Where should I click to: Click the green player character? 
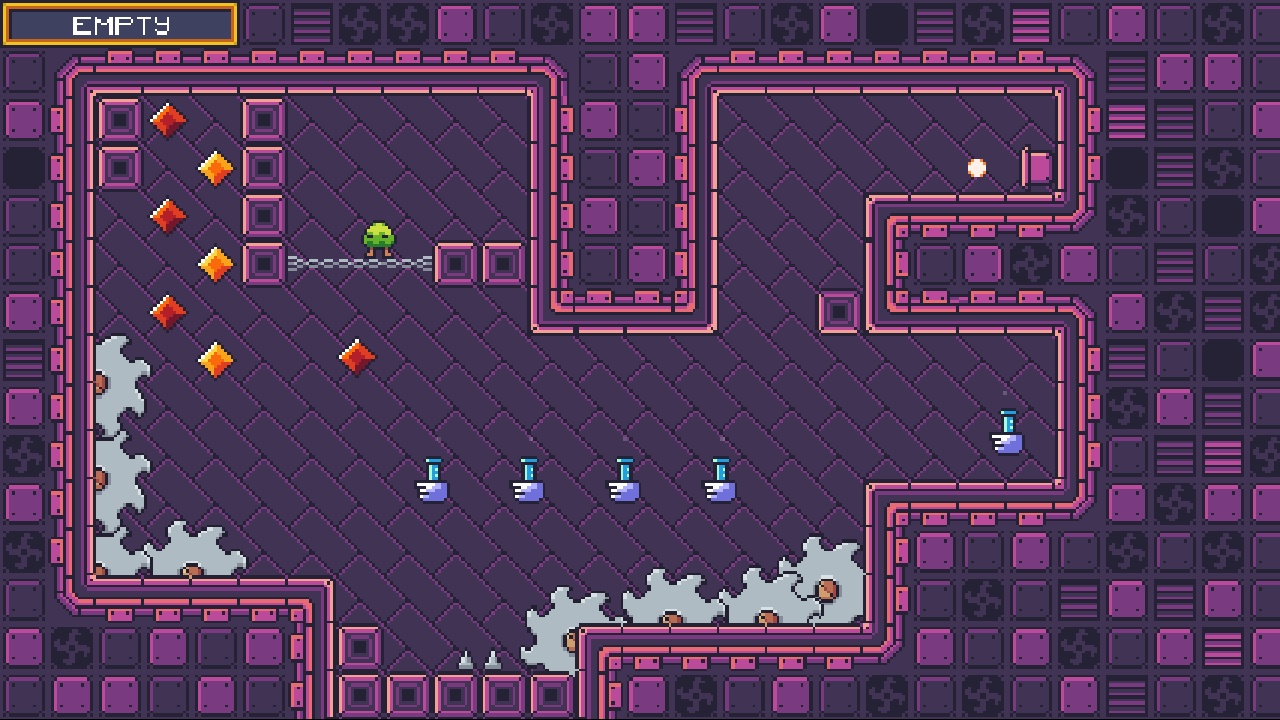click(376, 237)
